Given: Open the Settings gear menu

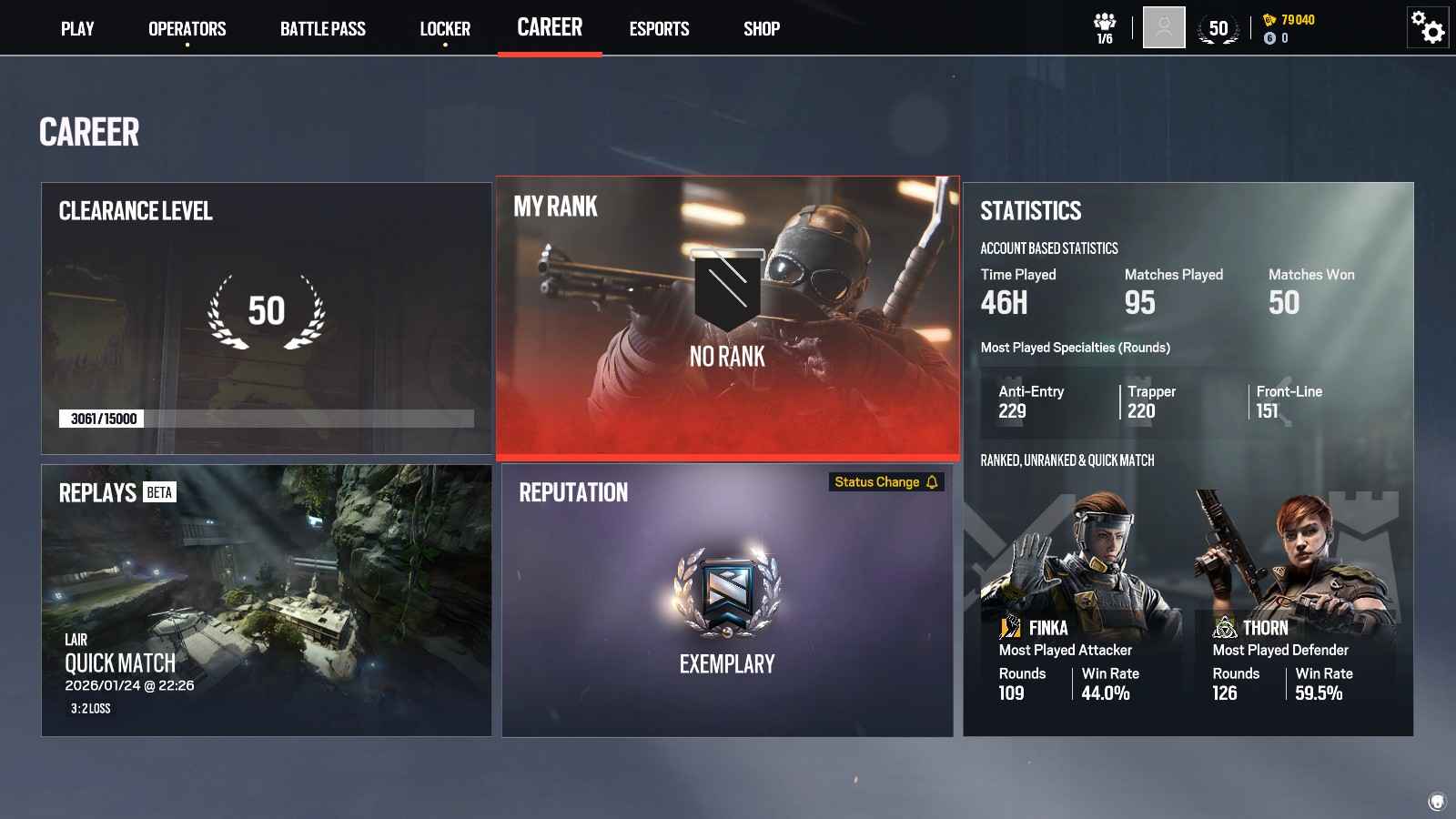Looking at the screenshot, I should [1426, 28].
